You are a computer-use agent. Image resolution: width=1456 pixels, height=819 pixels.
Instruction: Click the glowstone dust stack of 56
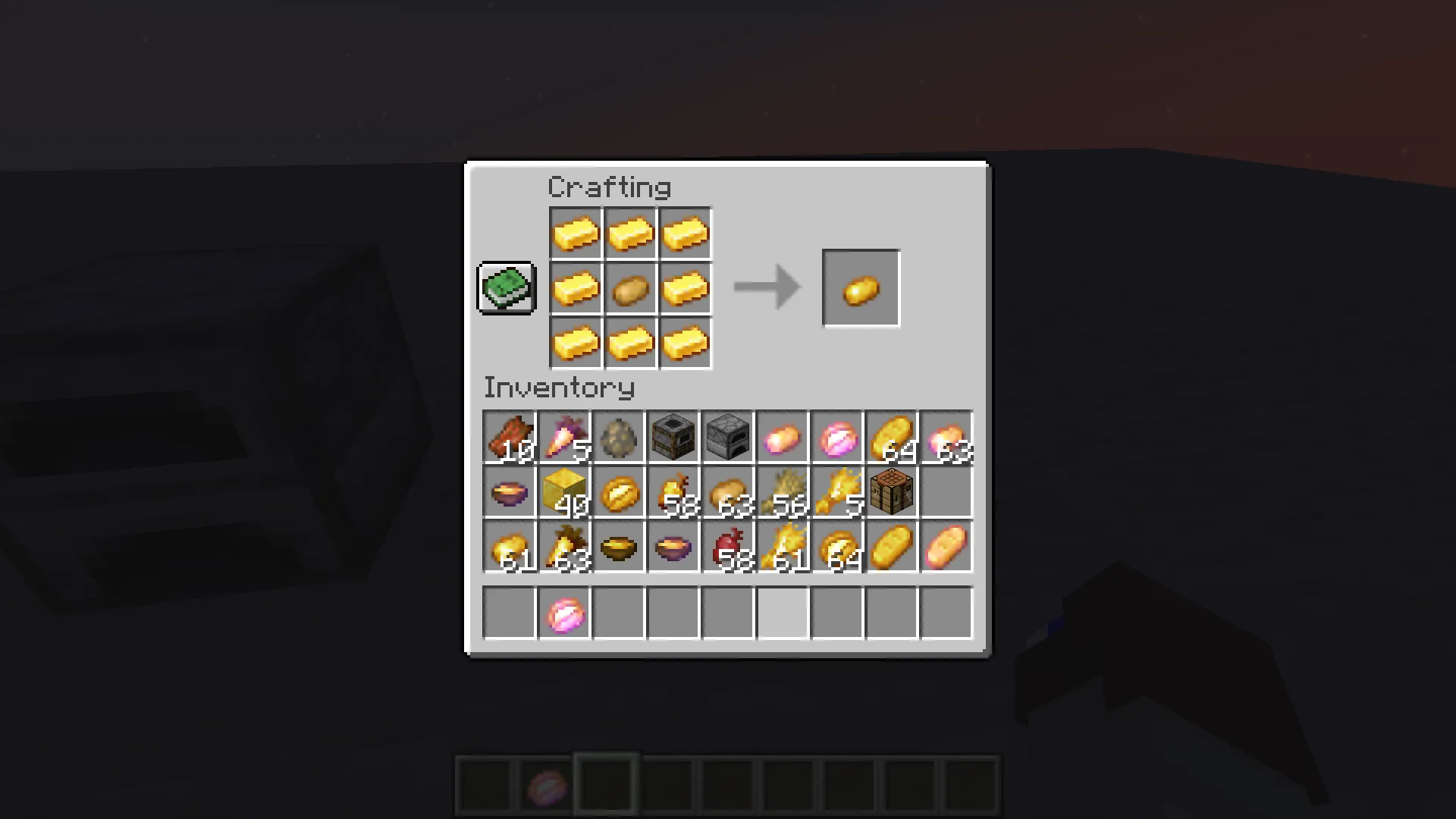(783, 492)
